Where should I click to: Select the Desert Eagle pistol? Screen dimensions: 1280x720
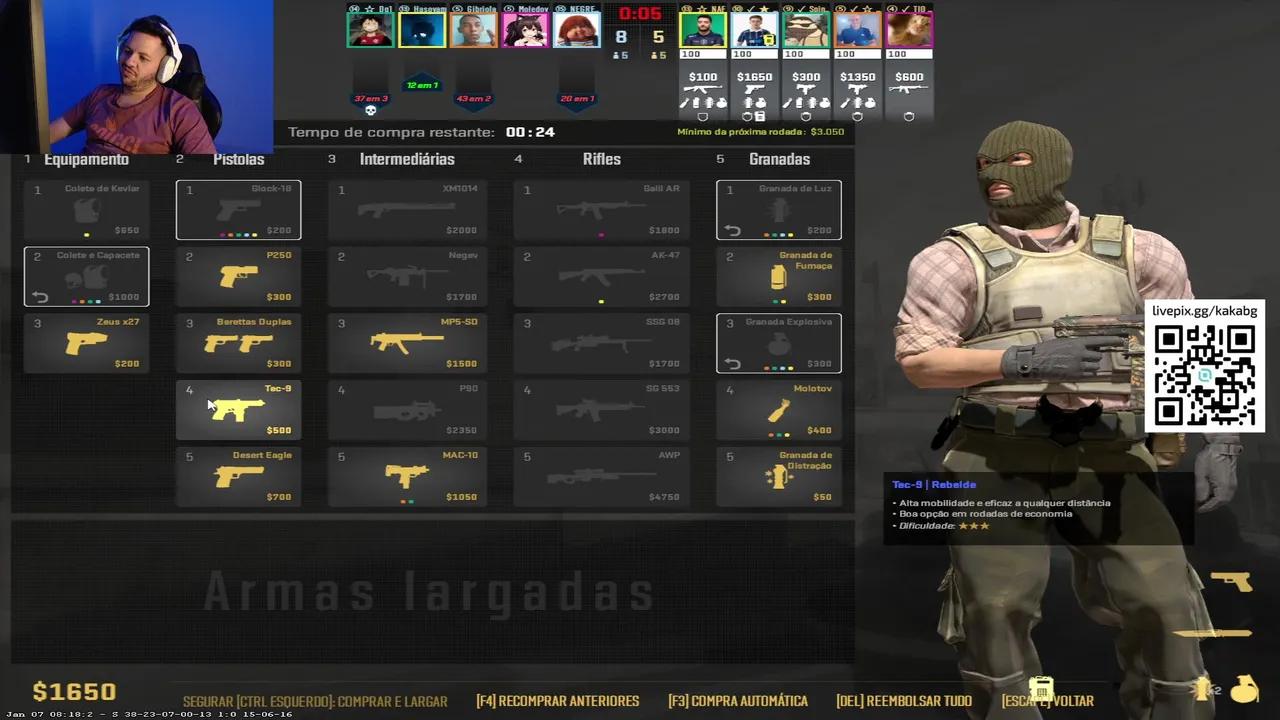click(238, 477)
